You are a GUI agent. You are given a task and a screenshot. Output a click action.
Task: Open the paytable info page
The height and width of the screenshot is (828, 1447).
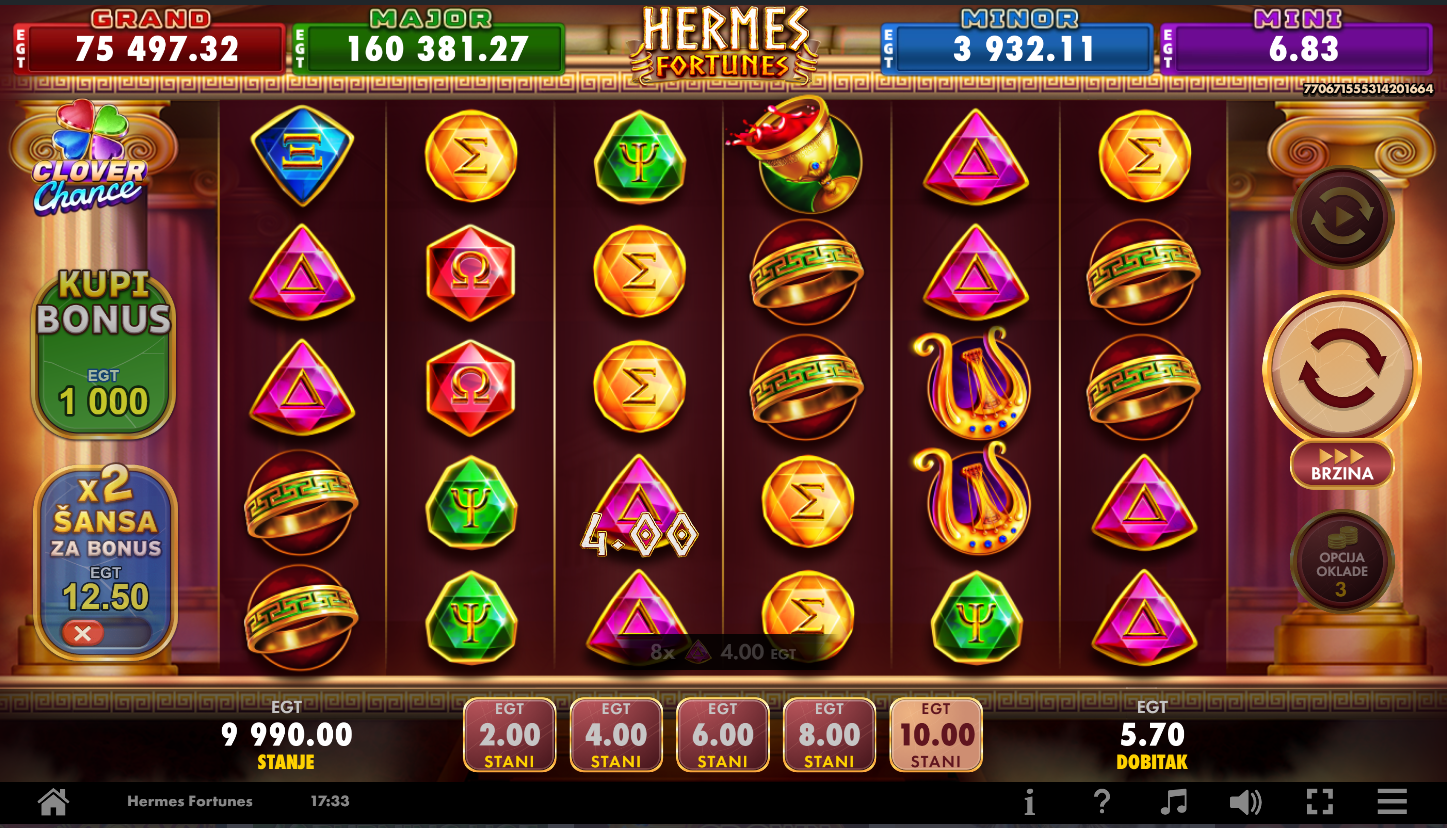point(1029,801)
